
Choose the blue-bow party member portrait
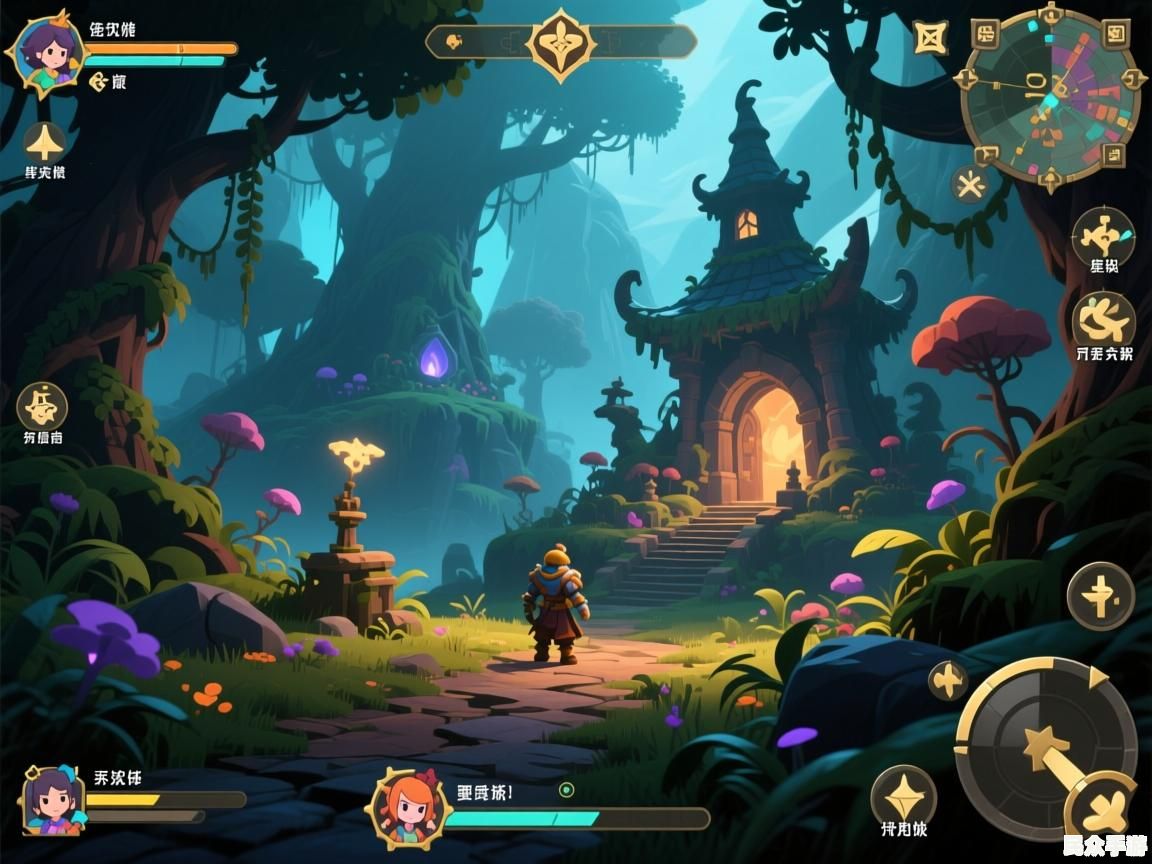point(53,801)
